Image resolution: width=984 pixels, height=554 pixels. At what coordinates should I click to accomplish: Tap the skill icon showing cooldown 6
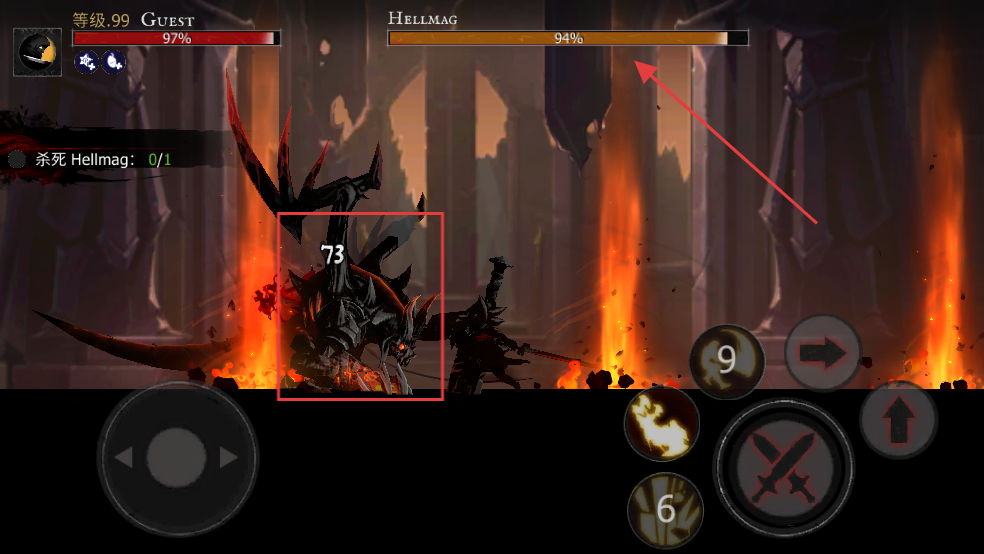pyautogui.click(x=666, y=510)
